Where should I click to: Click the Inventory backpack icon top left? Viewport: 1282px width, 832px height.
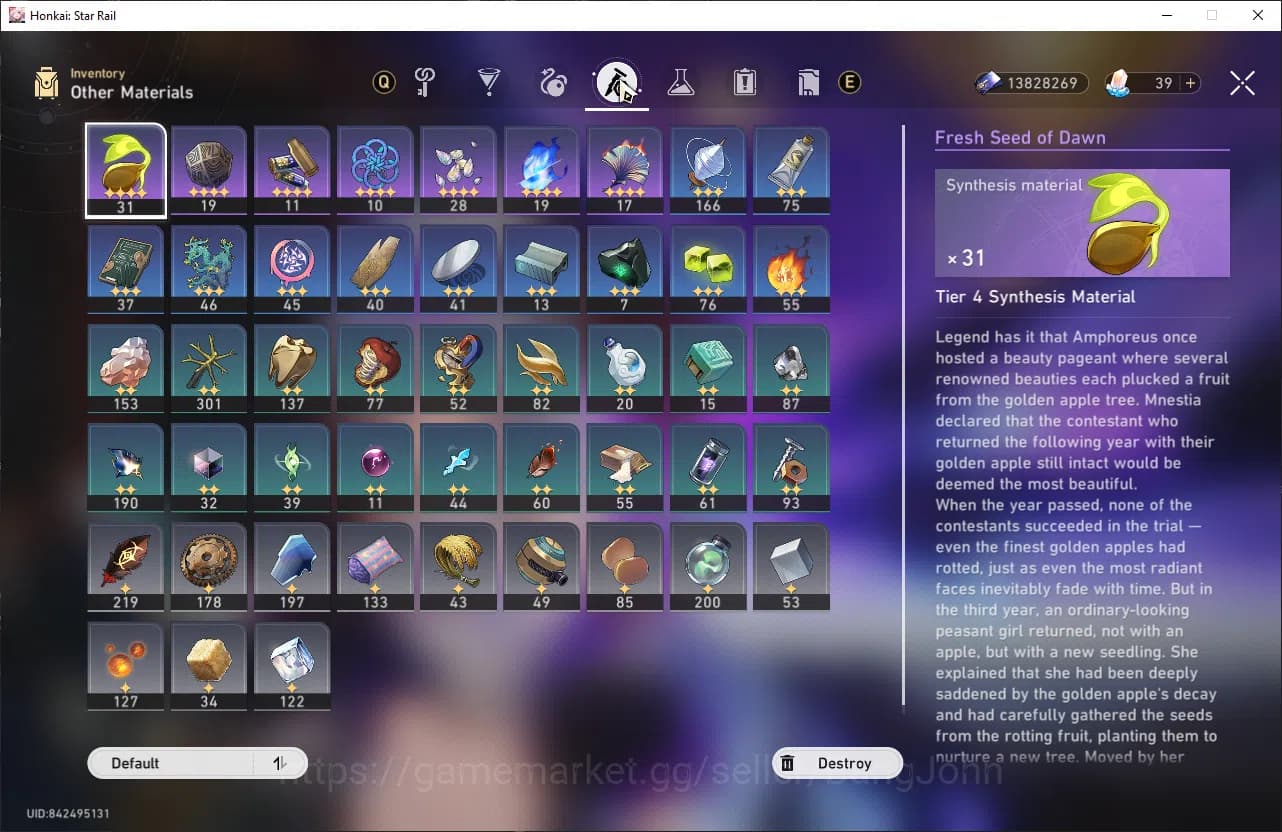pos(44,83)
